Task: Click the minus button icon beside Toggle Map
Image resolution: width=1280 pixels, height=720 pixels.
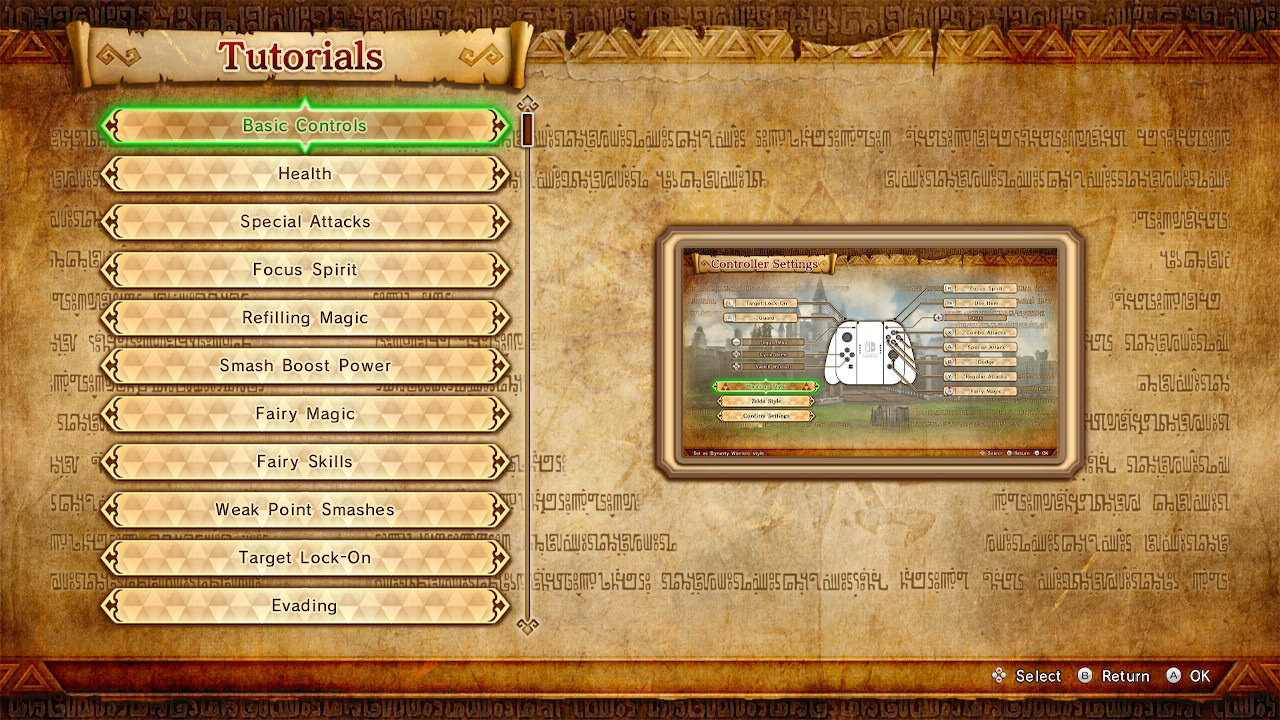Action: pos(735,342)
